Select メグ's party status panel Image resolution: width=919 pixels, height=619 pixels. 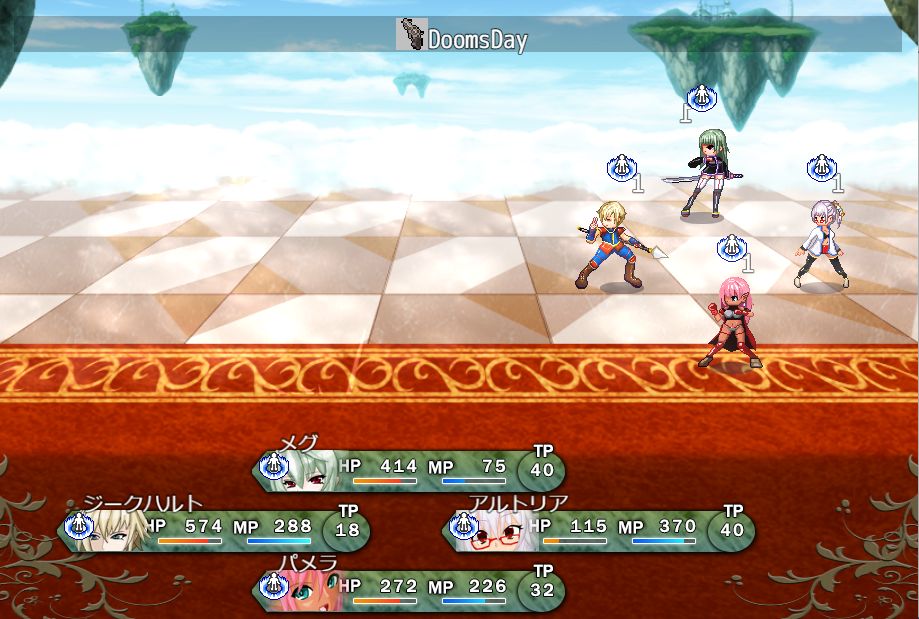(408, 471)
